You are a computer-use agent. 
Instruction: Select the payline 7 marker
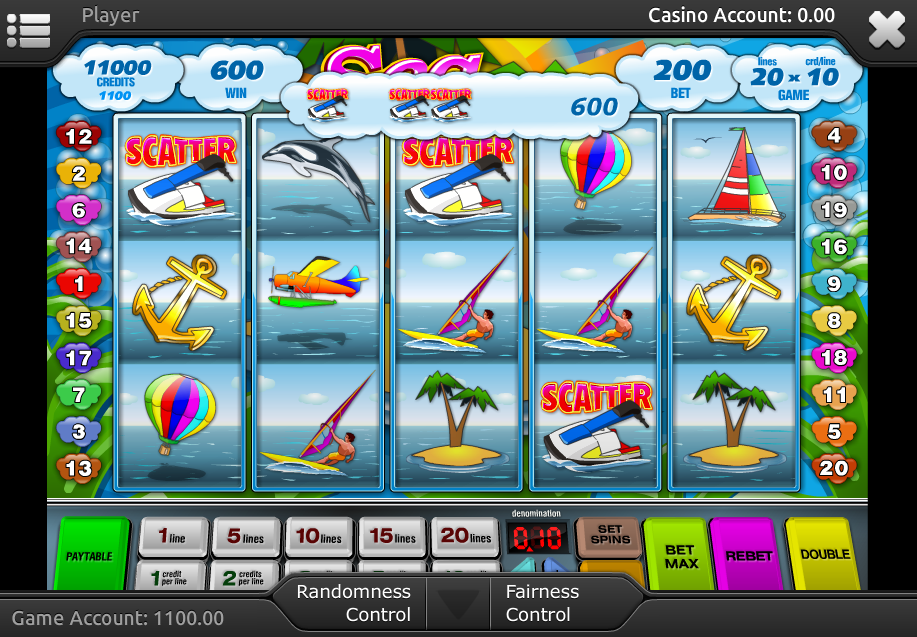click(x=78, y=395)
